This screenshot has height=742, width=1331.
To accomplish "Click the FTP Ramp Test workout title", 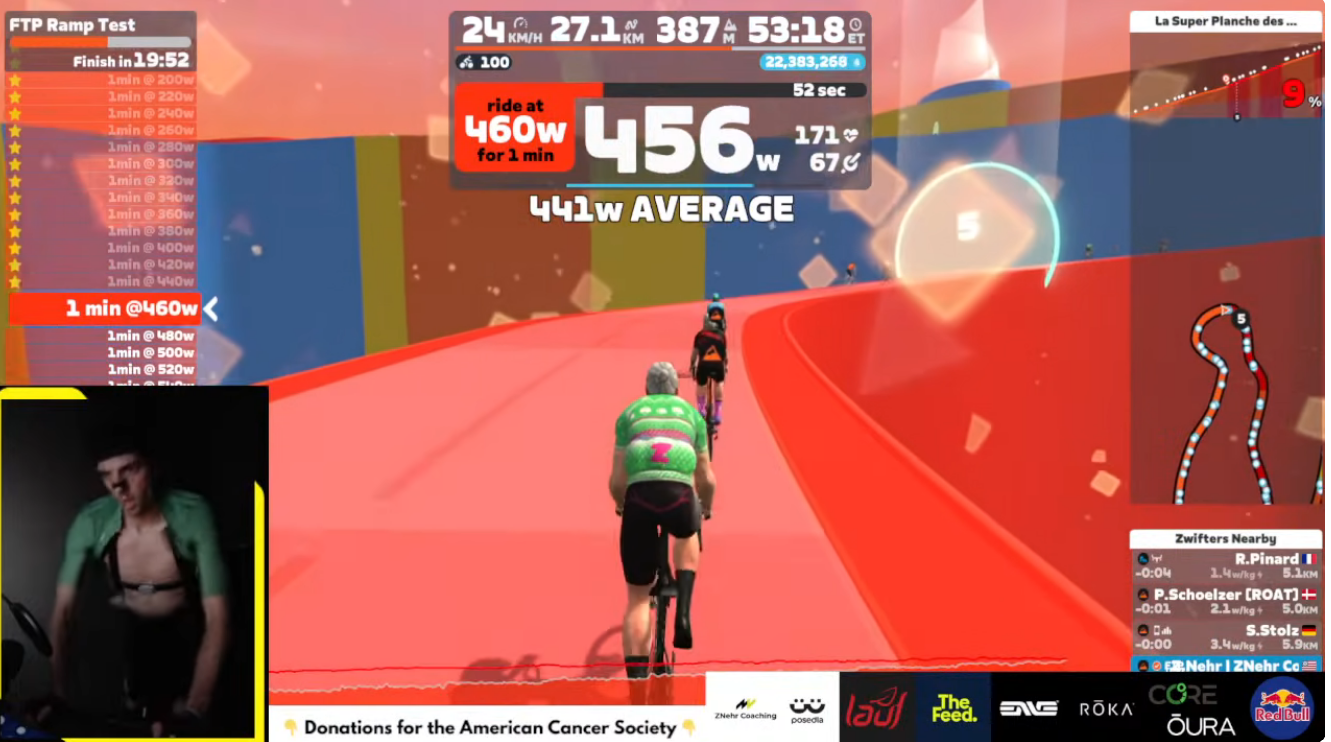I will click(x=72, y=25).
